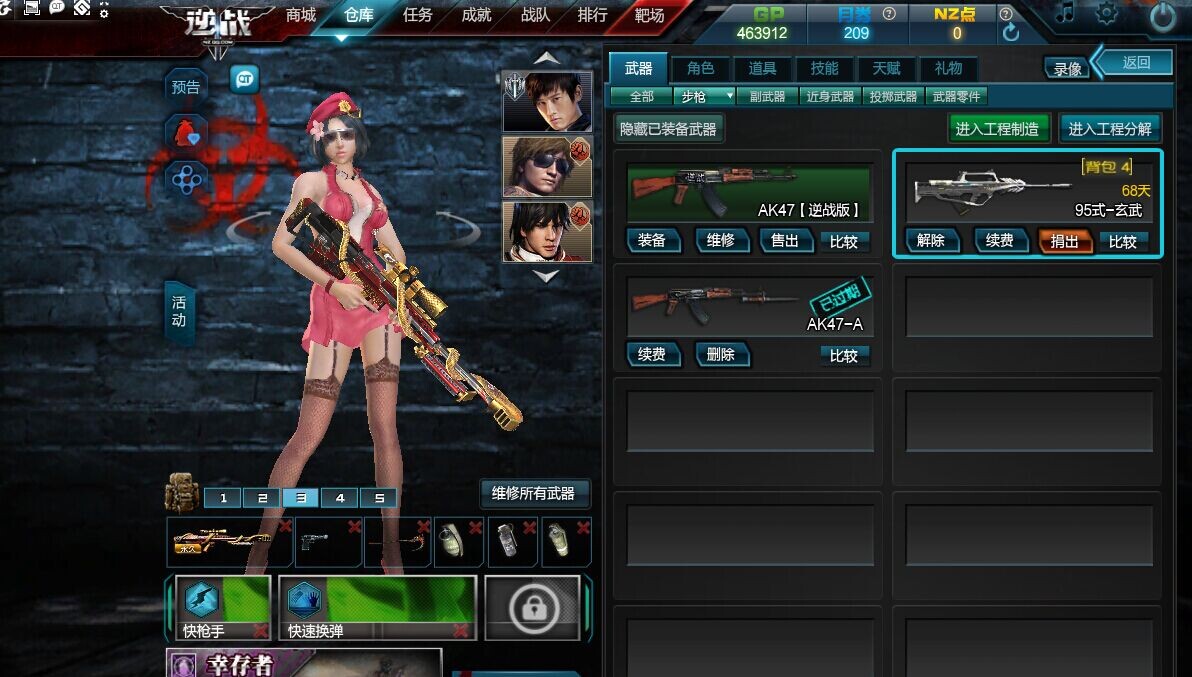Click 维修所有武器 repair all button

pos(533,493)
